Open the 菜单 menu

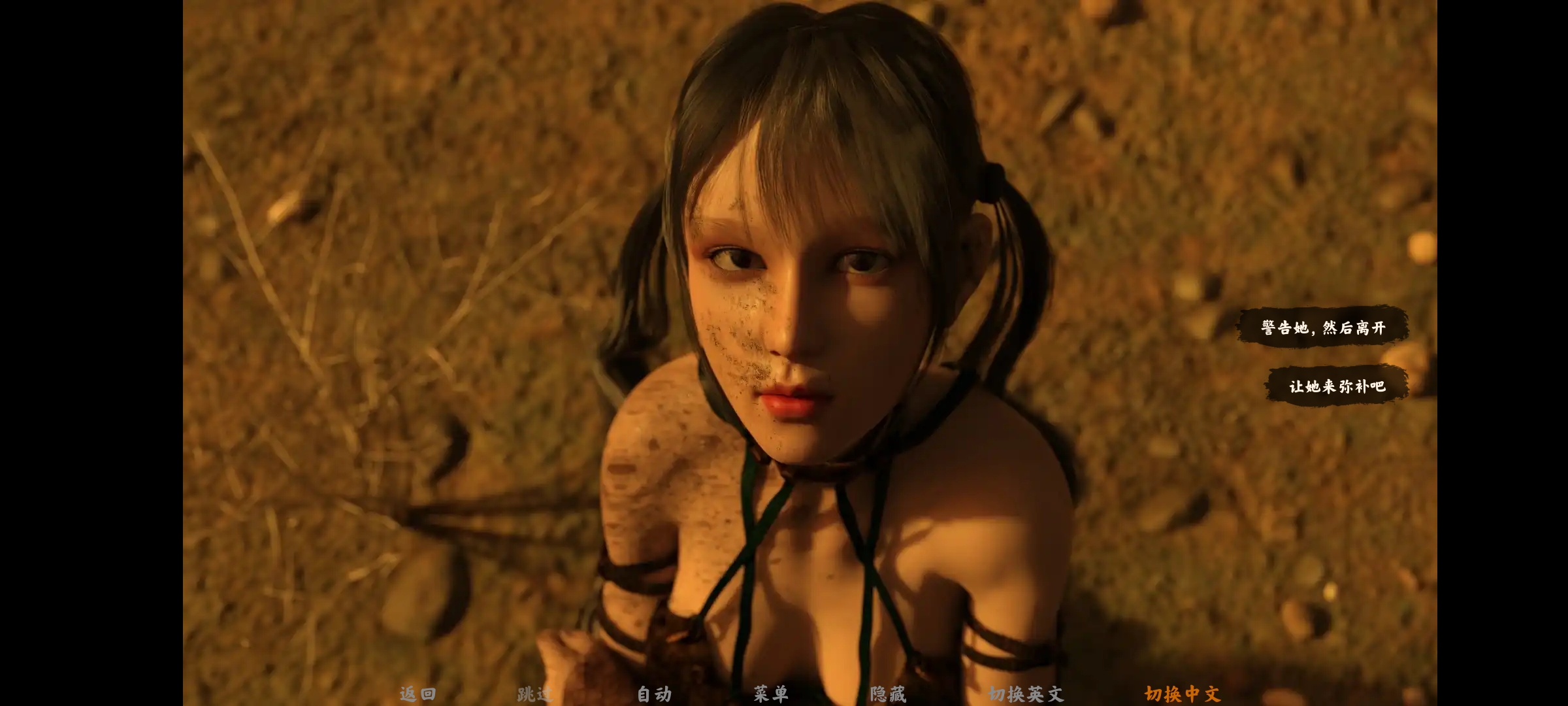771,694
